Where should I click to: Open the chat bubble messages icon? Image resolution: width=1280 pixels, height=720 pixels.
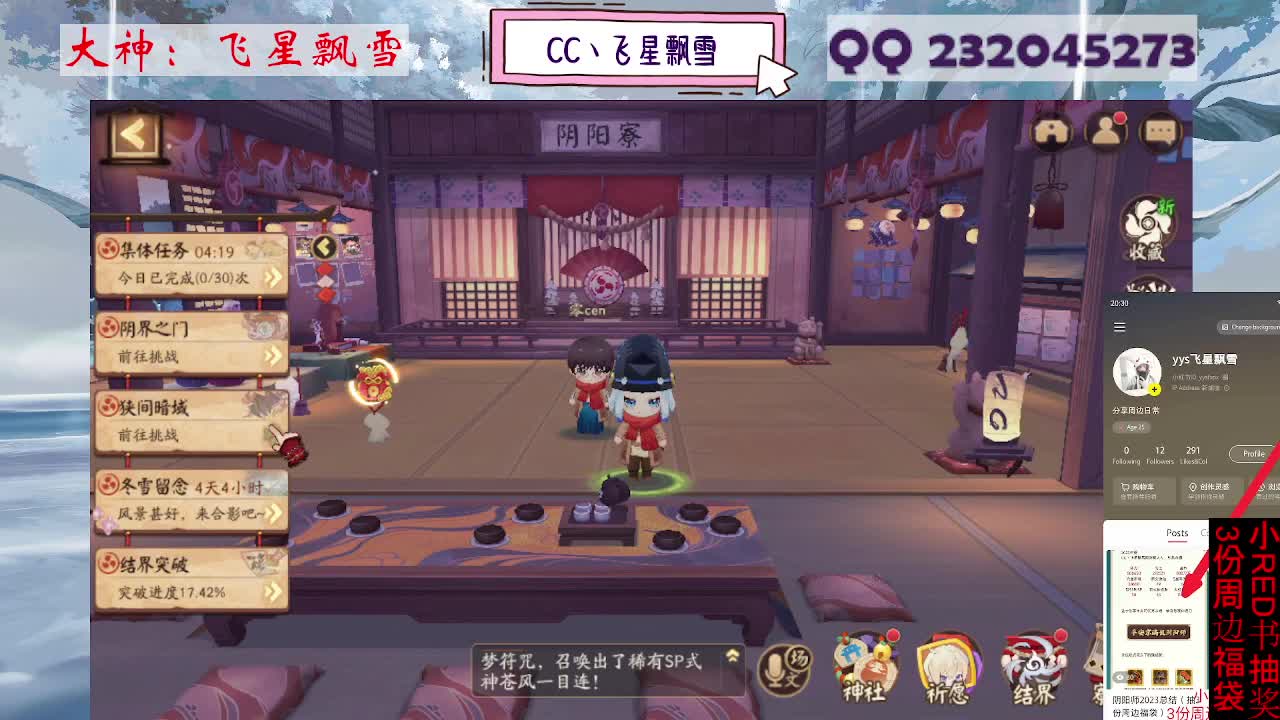coord(1161,130)
